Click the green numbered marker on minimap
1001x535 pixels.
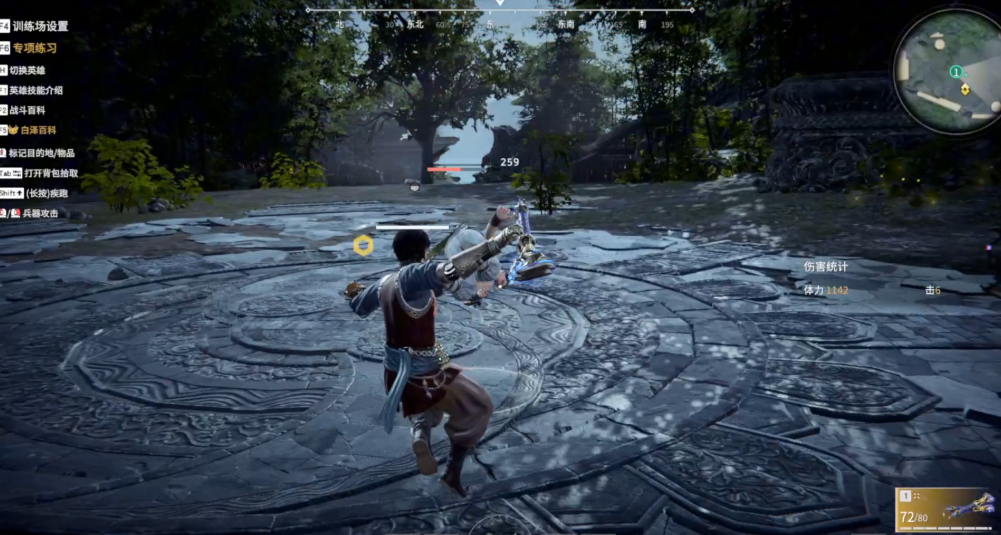(x=956, y=72)
